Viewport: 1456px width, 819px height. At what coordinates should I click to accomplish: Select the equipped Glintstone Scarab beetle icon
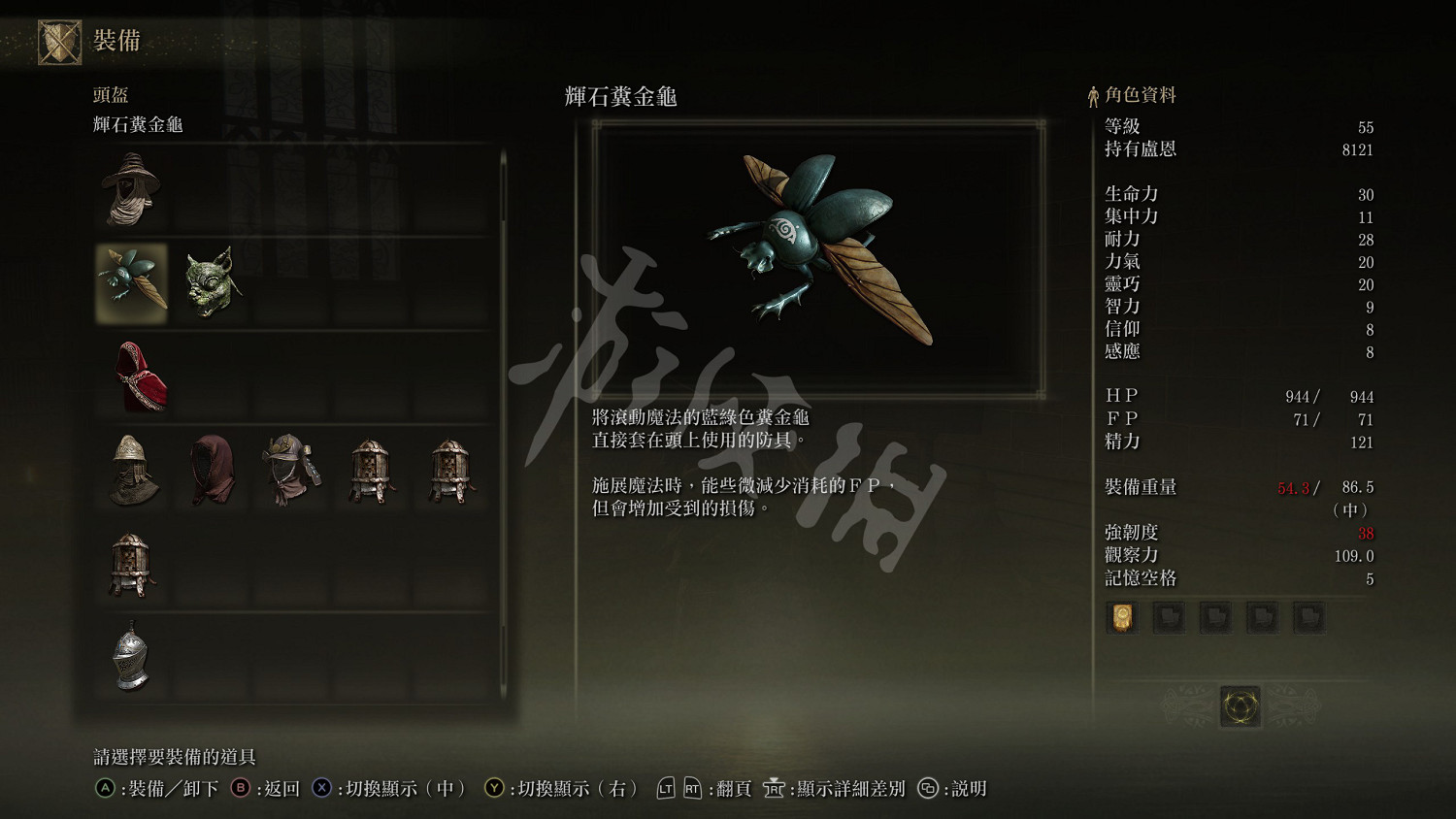(133, 281)
